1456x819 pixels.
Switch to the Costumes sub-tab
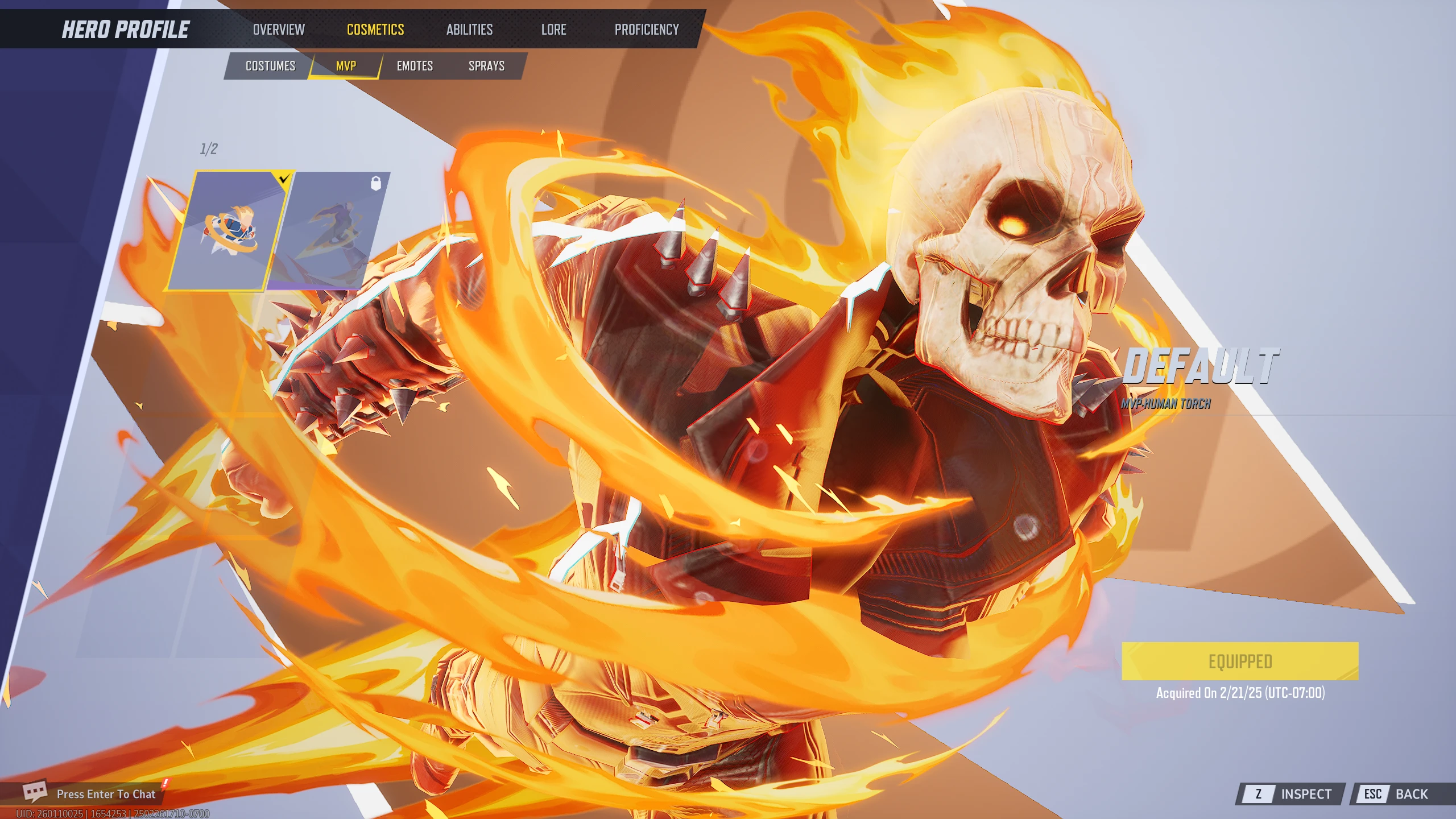click(x=270, y=66)
